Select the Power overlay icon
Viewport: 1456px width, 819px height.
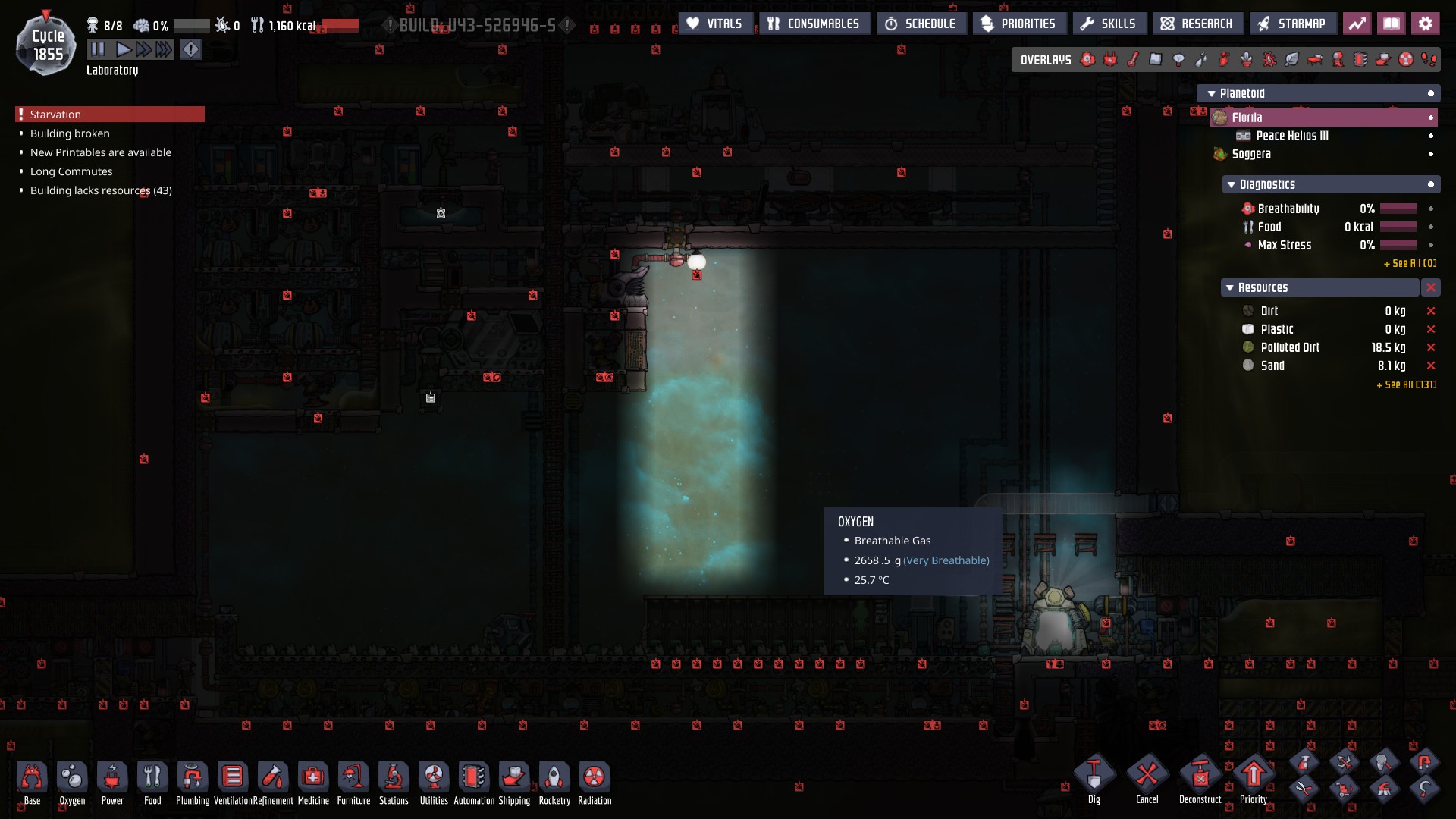click(x=1111, y=59)
